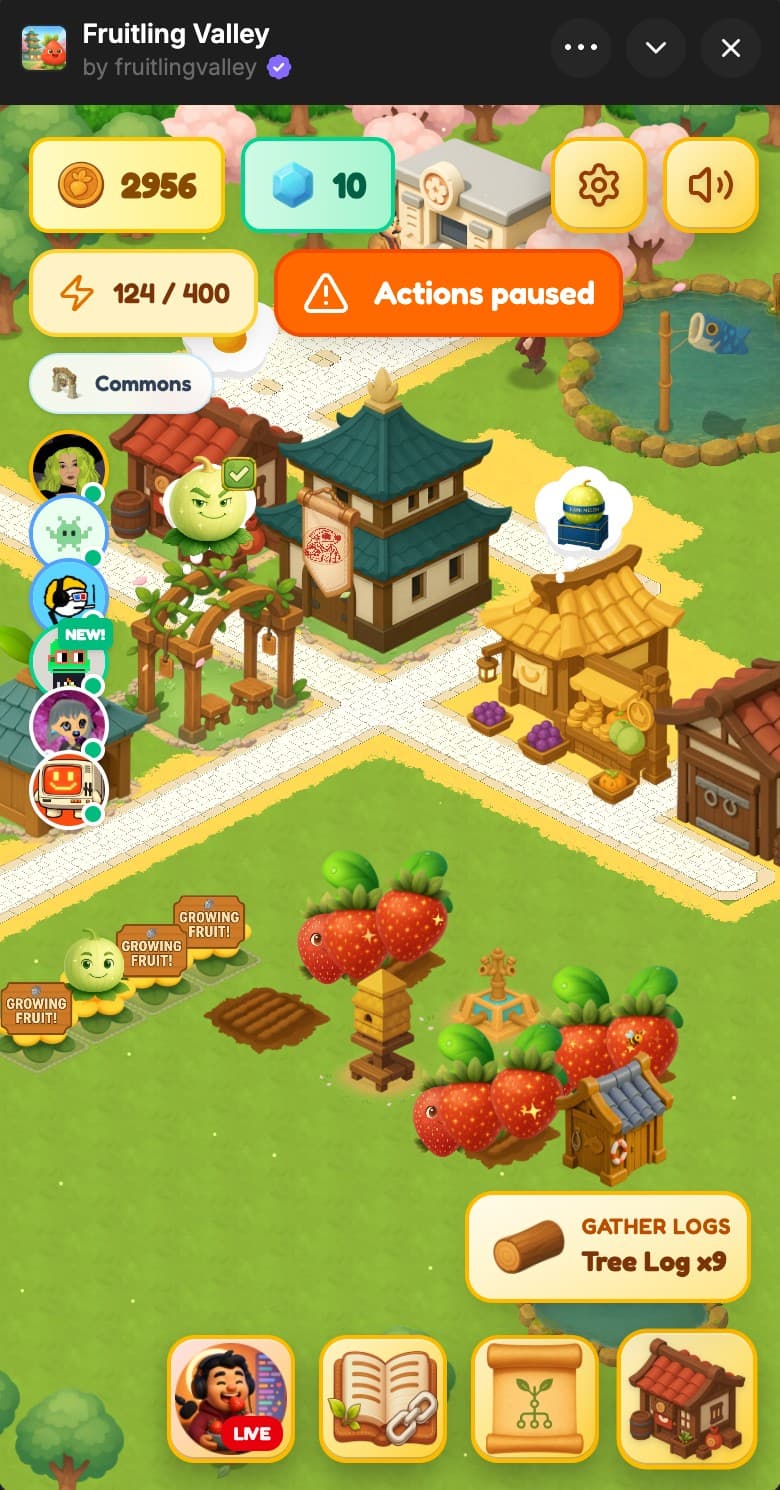Open the red-roofed shop building button
The width and height of the screenshot is (780, 1490).
(686, 1399)
